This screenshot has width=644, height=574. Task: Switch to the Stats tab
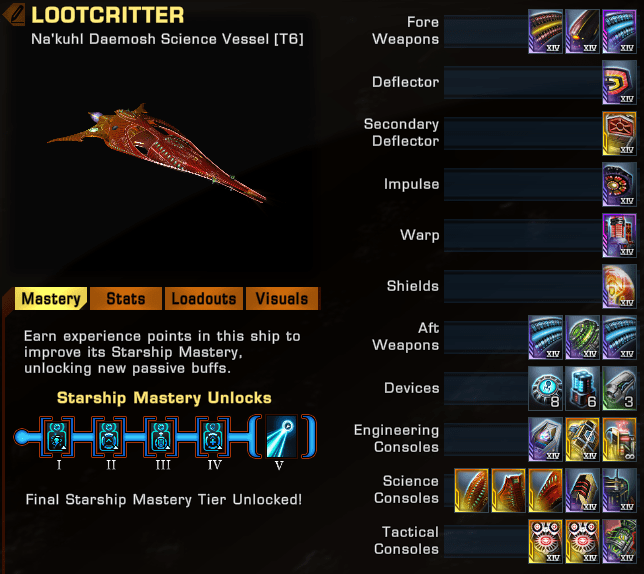126,299
